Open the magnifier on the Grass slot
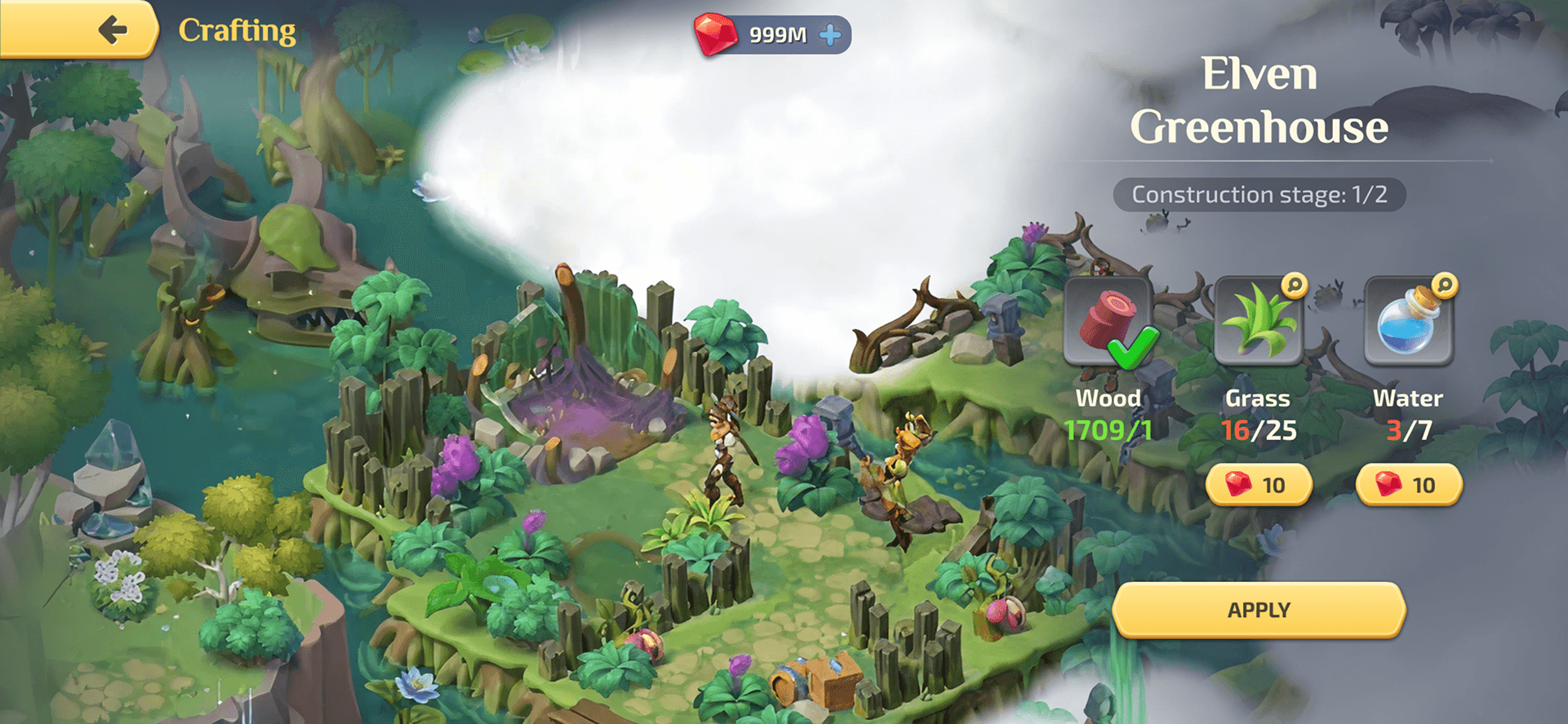The image size is (1568, 724). pos(1294,285)
